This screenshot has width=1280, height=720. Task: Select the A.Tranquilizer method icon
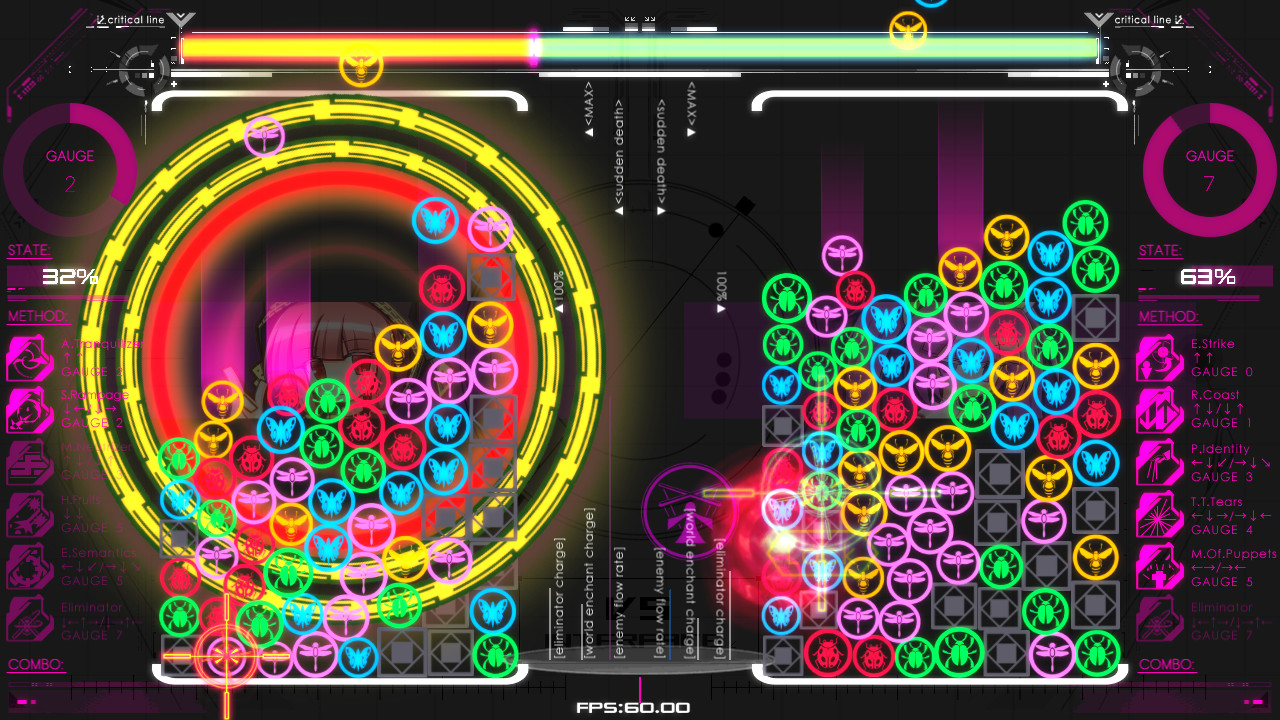pyautogui.click(x=30, y=357)
